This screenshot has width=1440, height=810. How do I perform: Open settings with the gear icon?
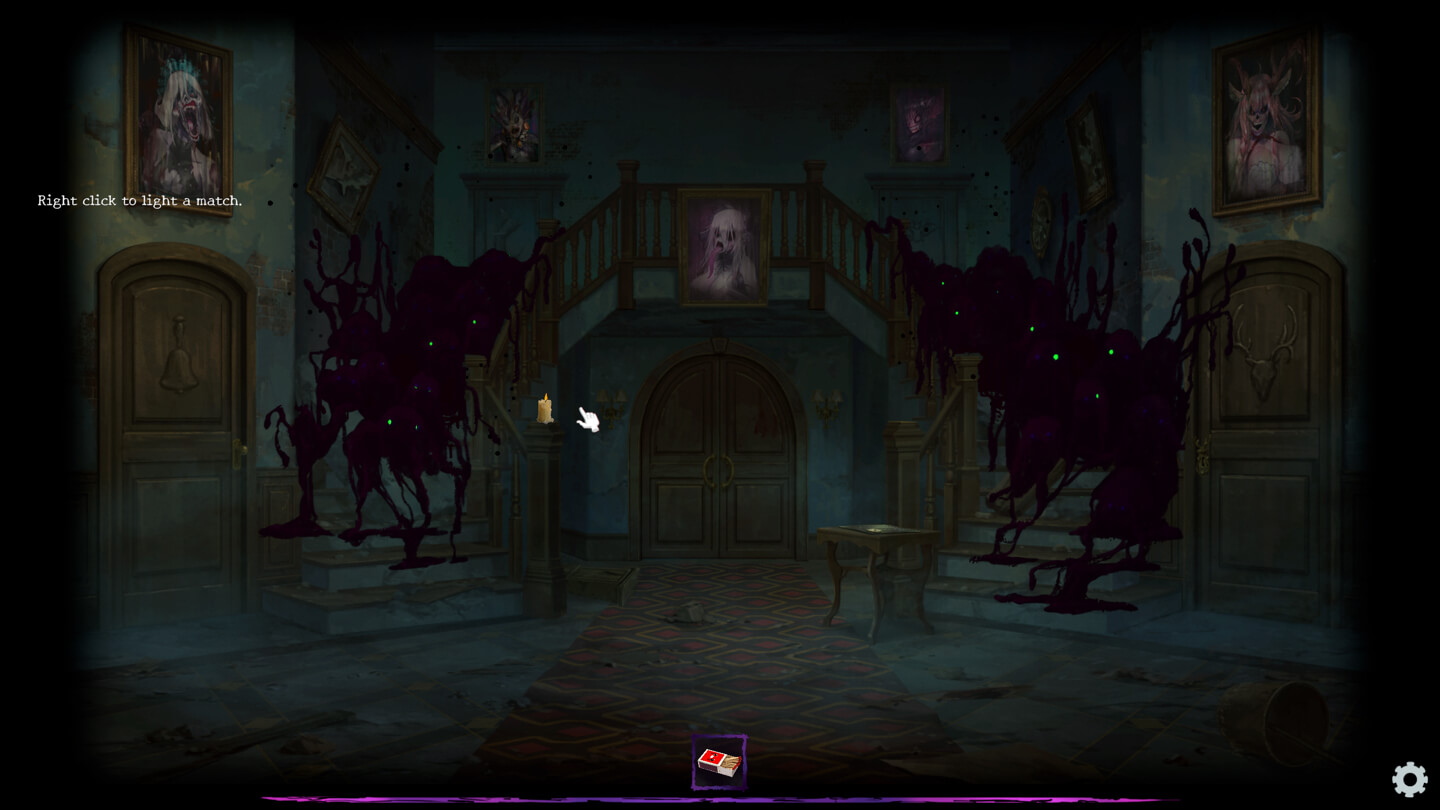pyautogui.click(x=1409, y=779)
